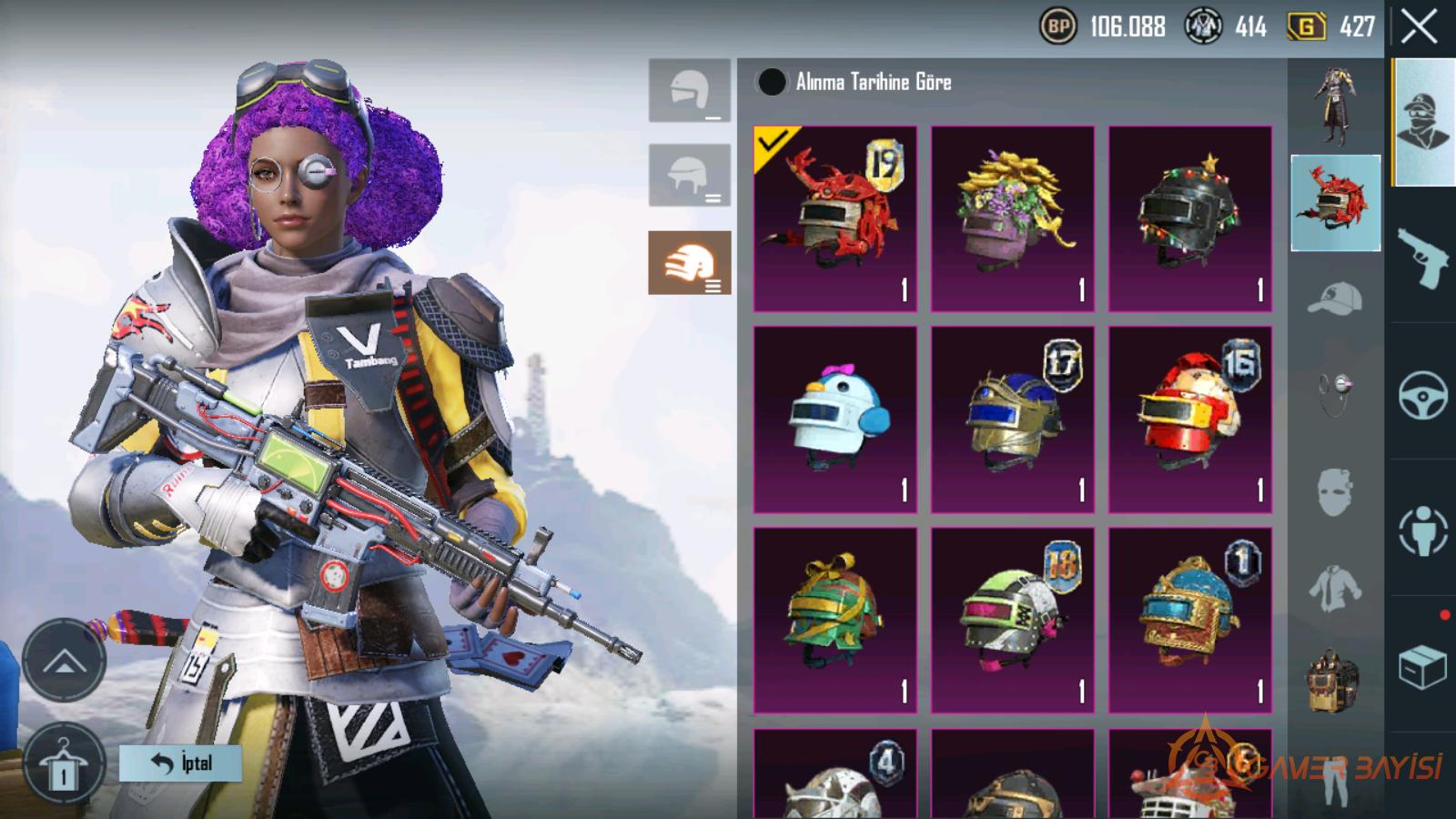Image resolution: width=1456 pixels, height=819 pixels.
Task: Choose the red and yellow helmet badge 16
Action: 1189,420
